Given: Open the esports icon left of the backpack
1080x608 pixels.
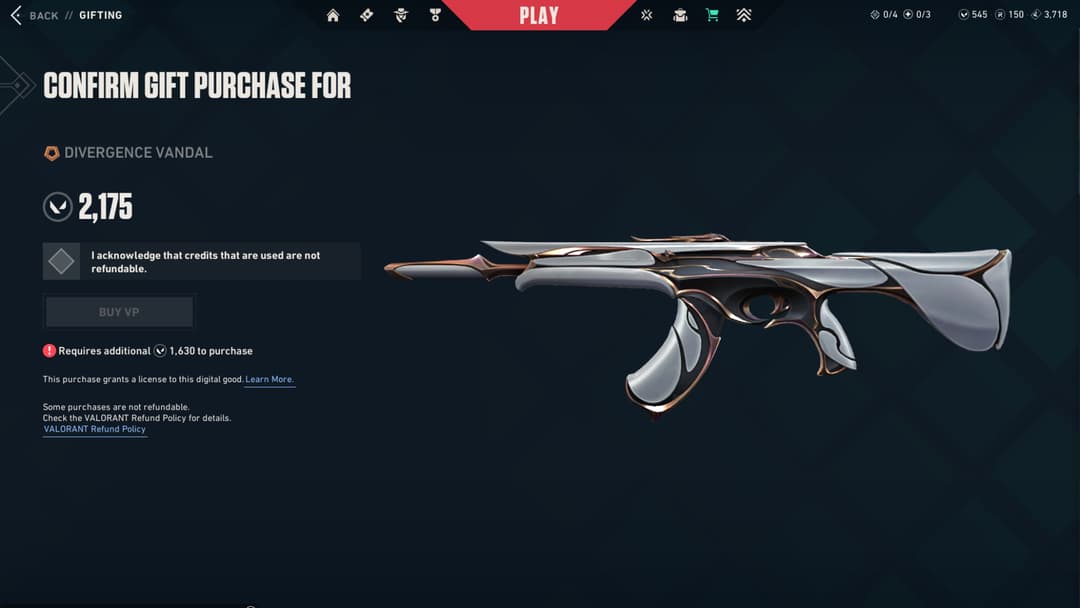Looking at the screenshot, I should click(647, 15).
